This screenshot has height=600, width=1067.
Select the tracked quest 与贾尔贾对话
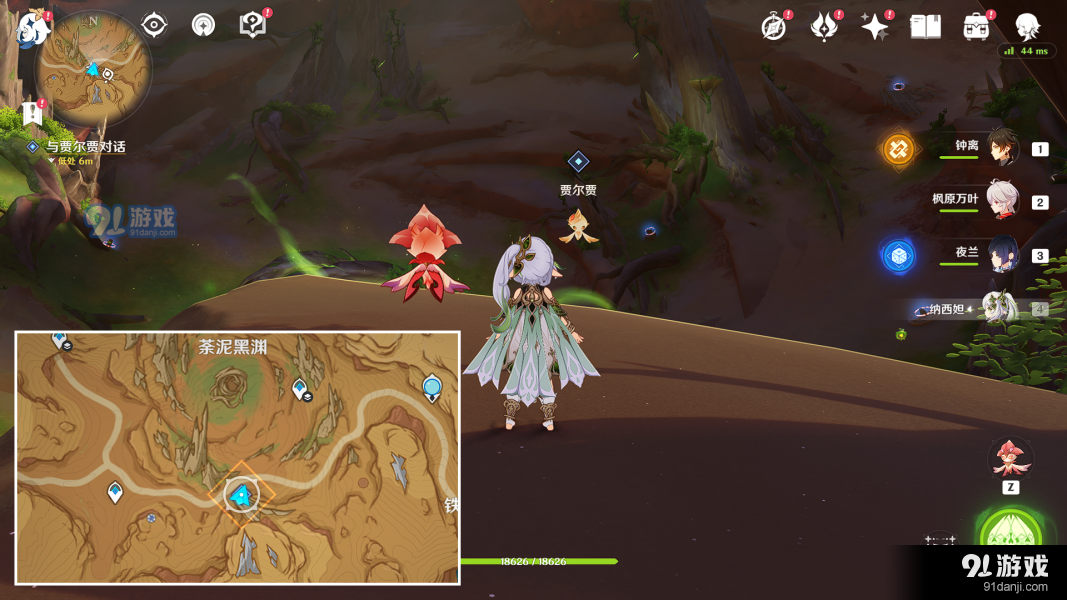pyautogui.click(x=85, y=147)
